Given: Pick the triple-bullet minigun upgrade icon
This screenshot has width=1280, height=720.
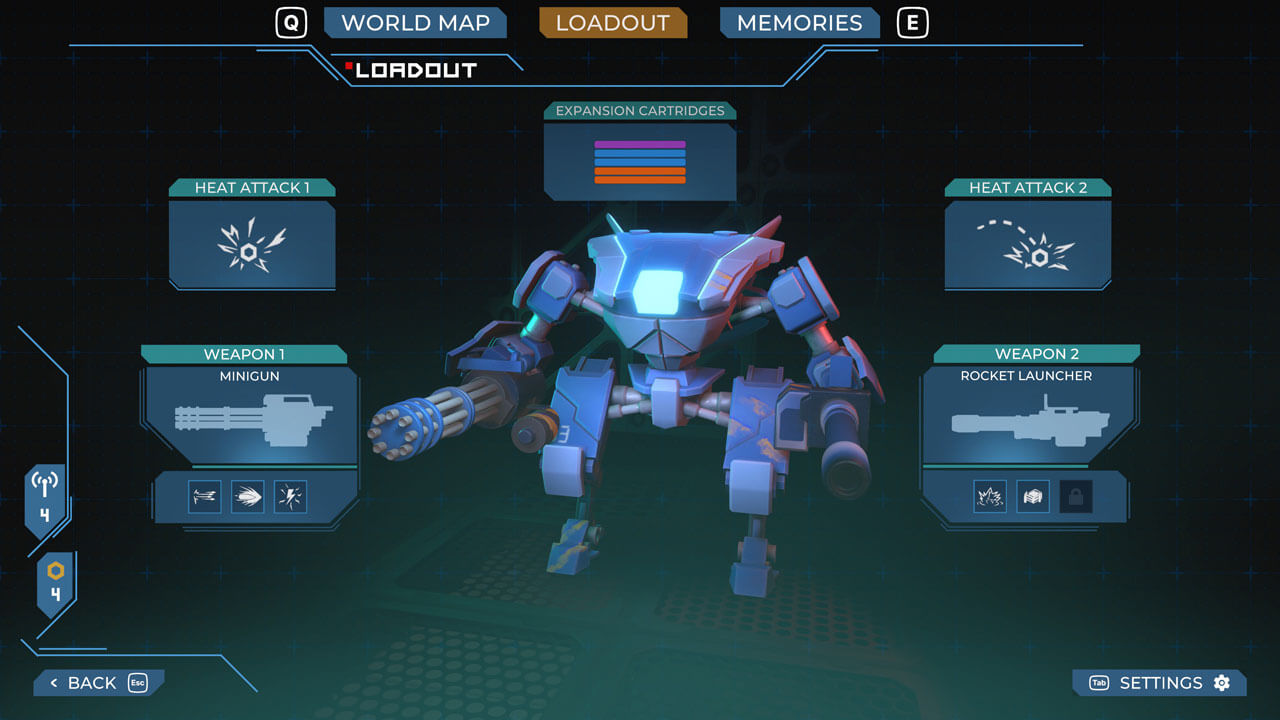Looking at the screenshot, I should pyautogui.click(x=205, y=497).
